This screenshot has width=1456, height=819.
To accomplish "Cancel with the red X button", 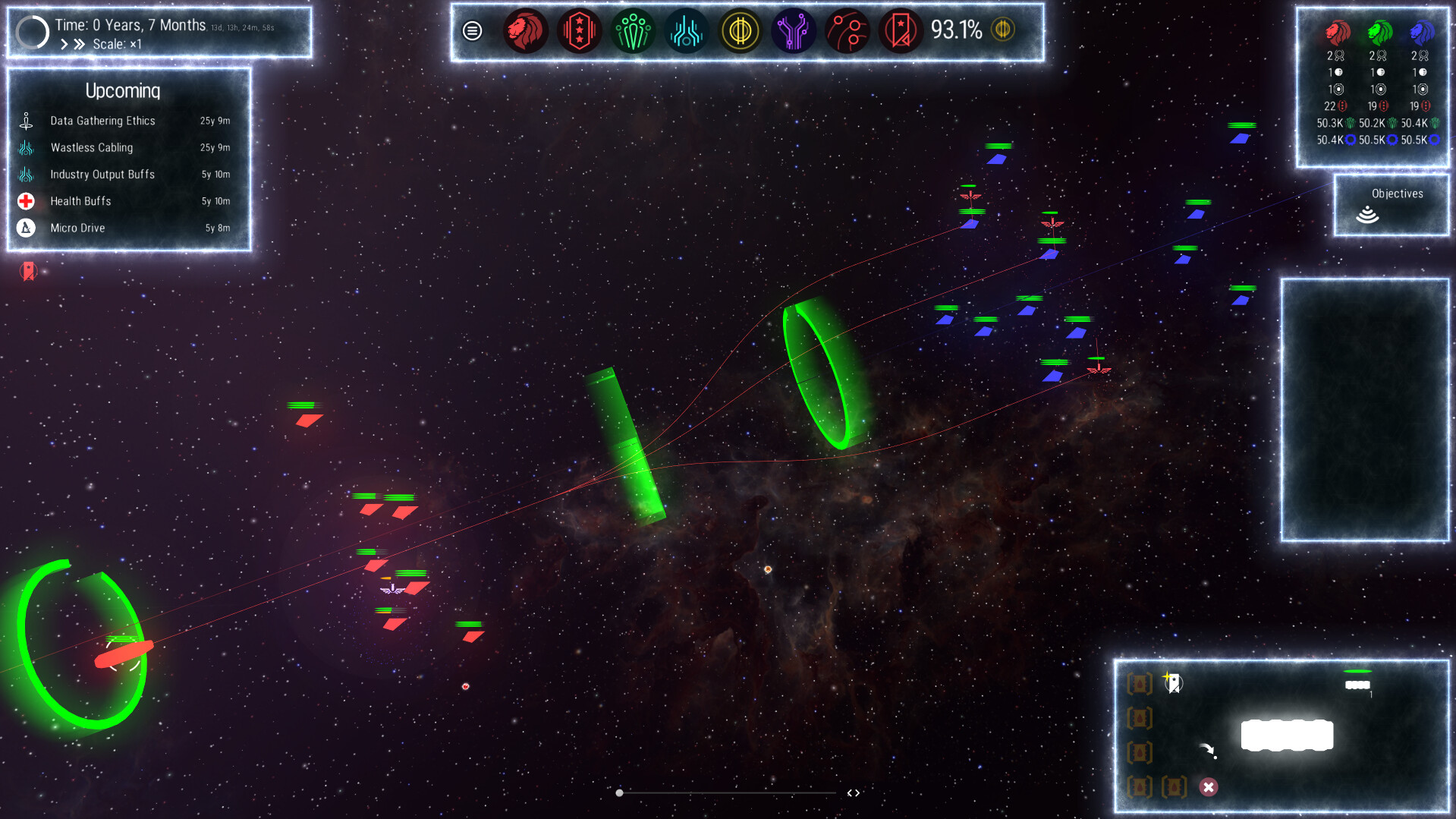I will [x=1207, y=788].
